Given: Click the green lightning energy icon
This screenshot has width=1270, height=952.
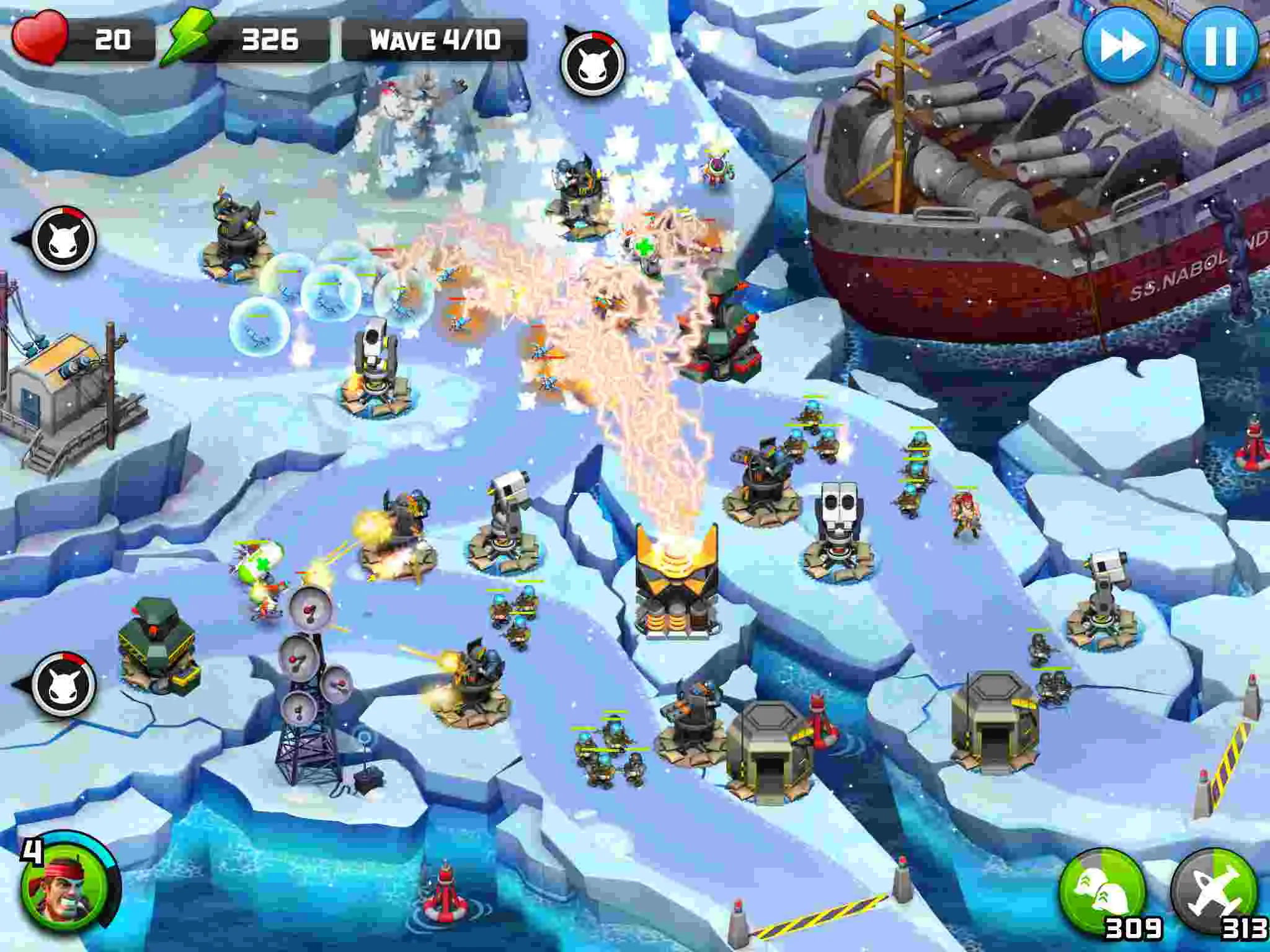Looking at the screenshot, I should (190, 38).
